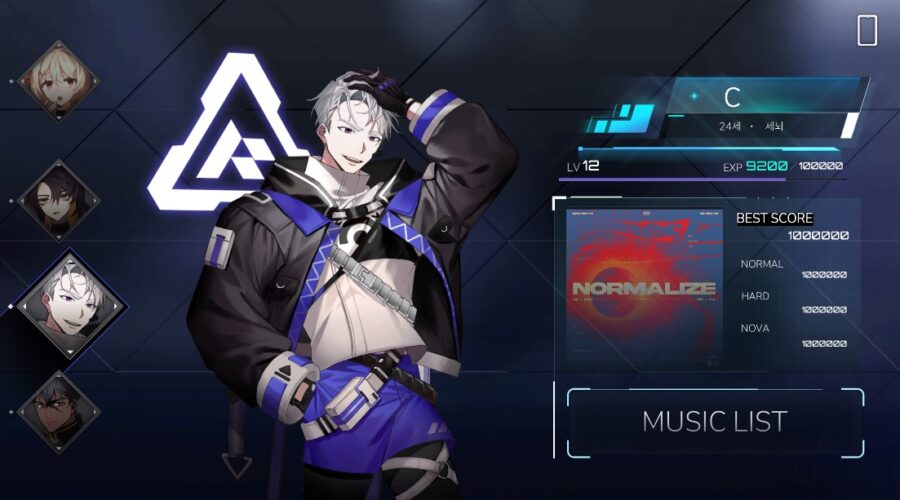
Task: Open the MUSIC LIST
Action: (x=714, y=422)
